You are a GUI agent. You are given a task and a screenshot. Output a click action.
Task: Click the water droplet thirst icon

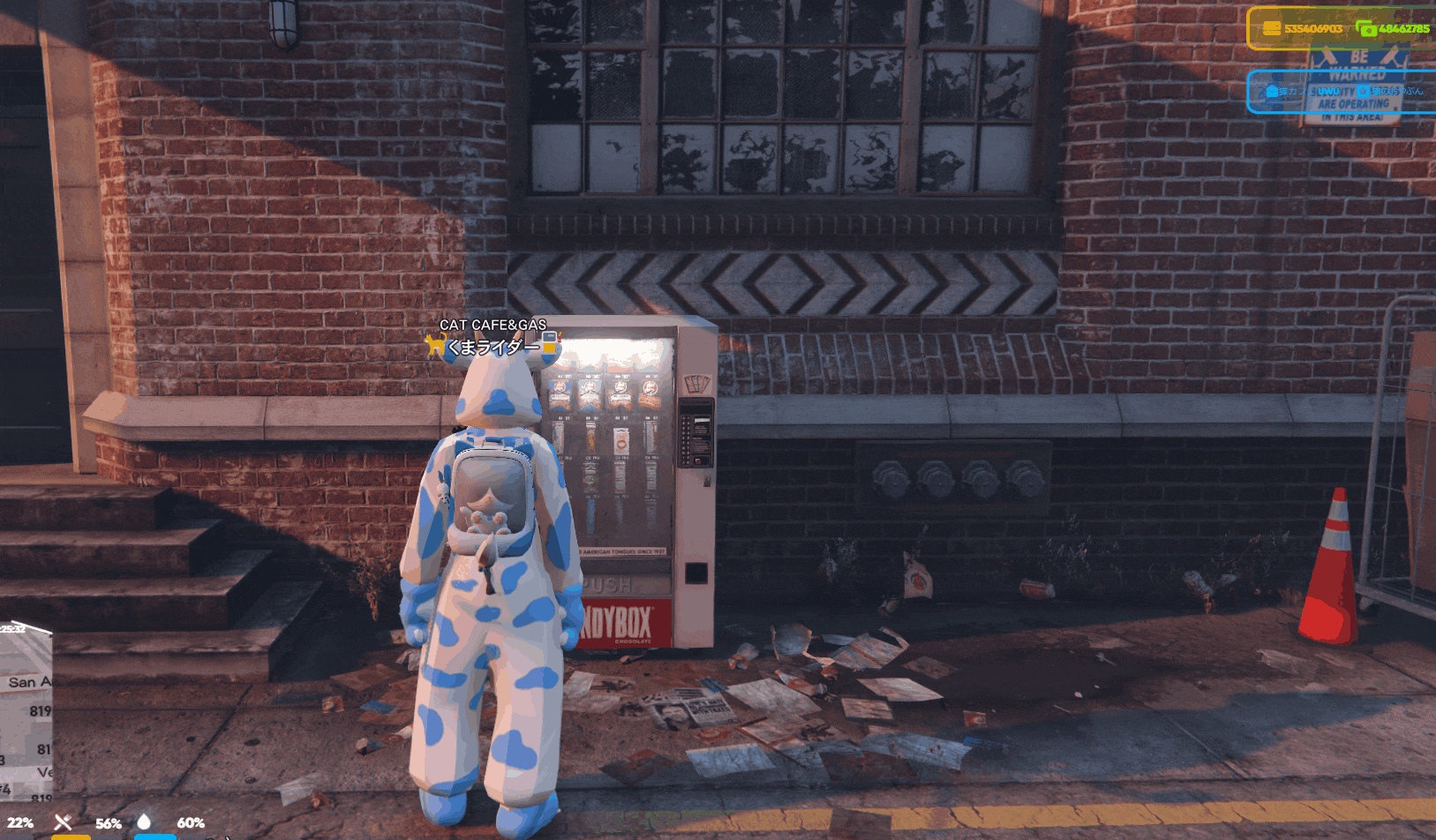click(x=144, y=821)
